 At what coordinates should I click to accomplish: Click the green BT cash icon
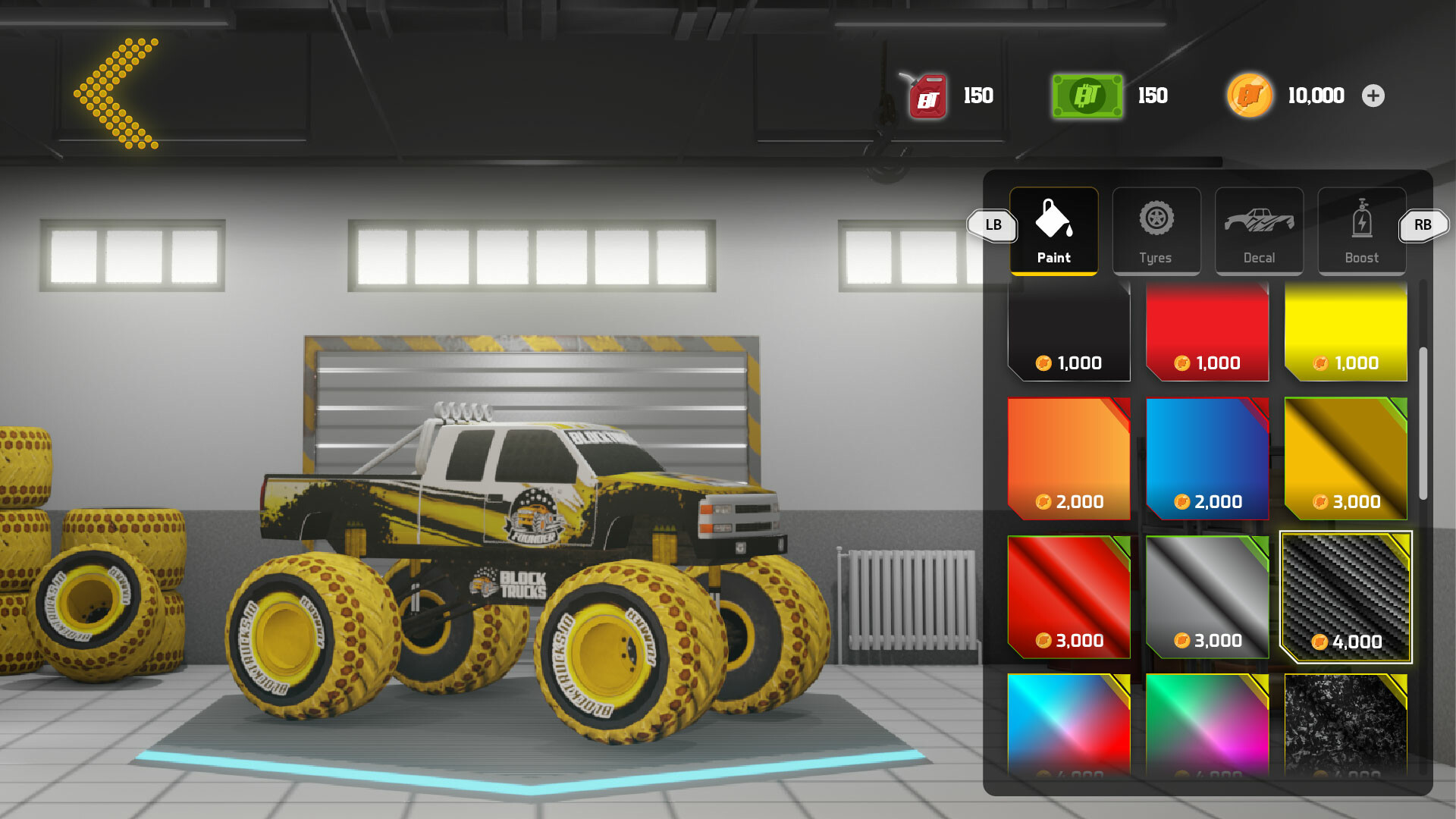click(1086, 96)
